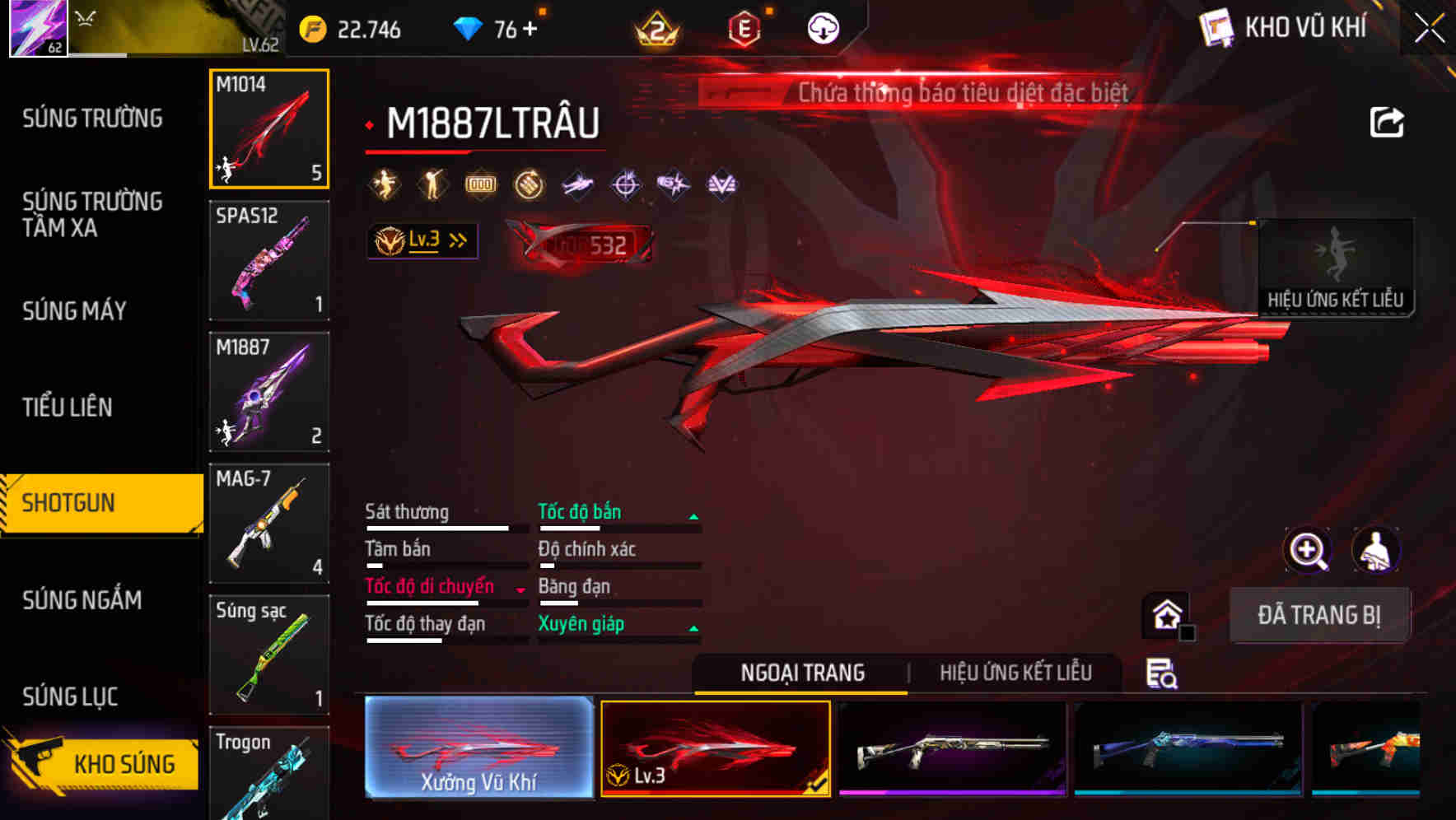1456x820 pixels.
Task: Click the E event badge icon
Action: point(745,26)
